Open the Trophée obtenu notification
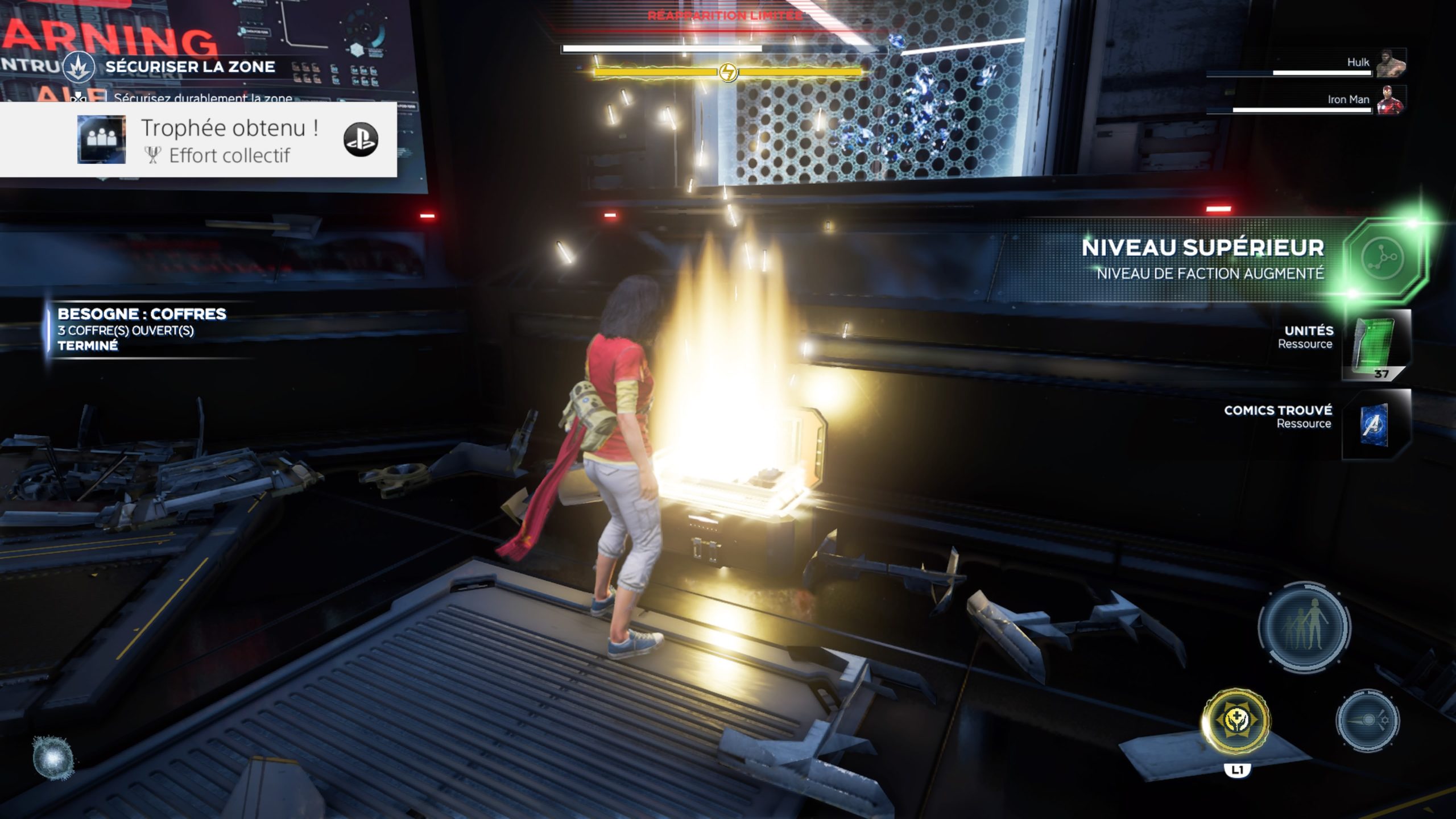 point(198,140)
